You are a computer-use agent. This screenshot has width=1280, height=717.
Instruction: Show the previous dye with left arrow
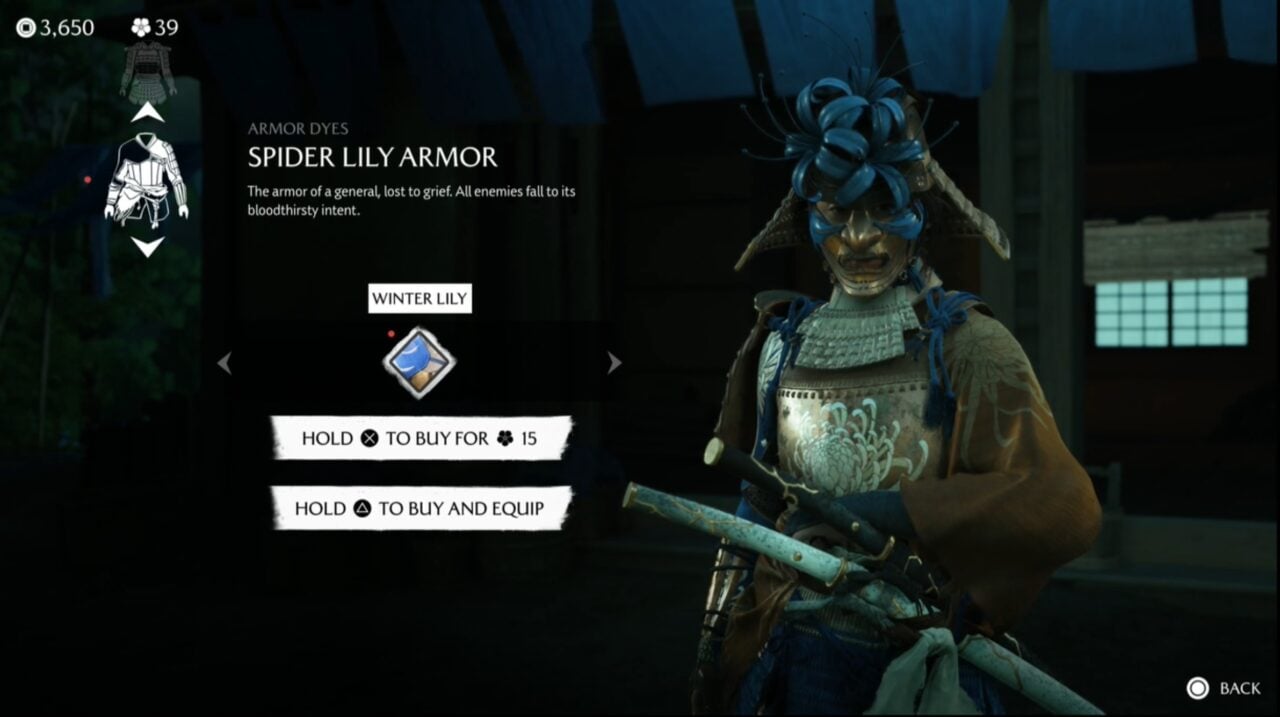pyautogui.click(x=225, y=363)
